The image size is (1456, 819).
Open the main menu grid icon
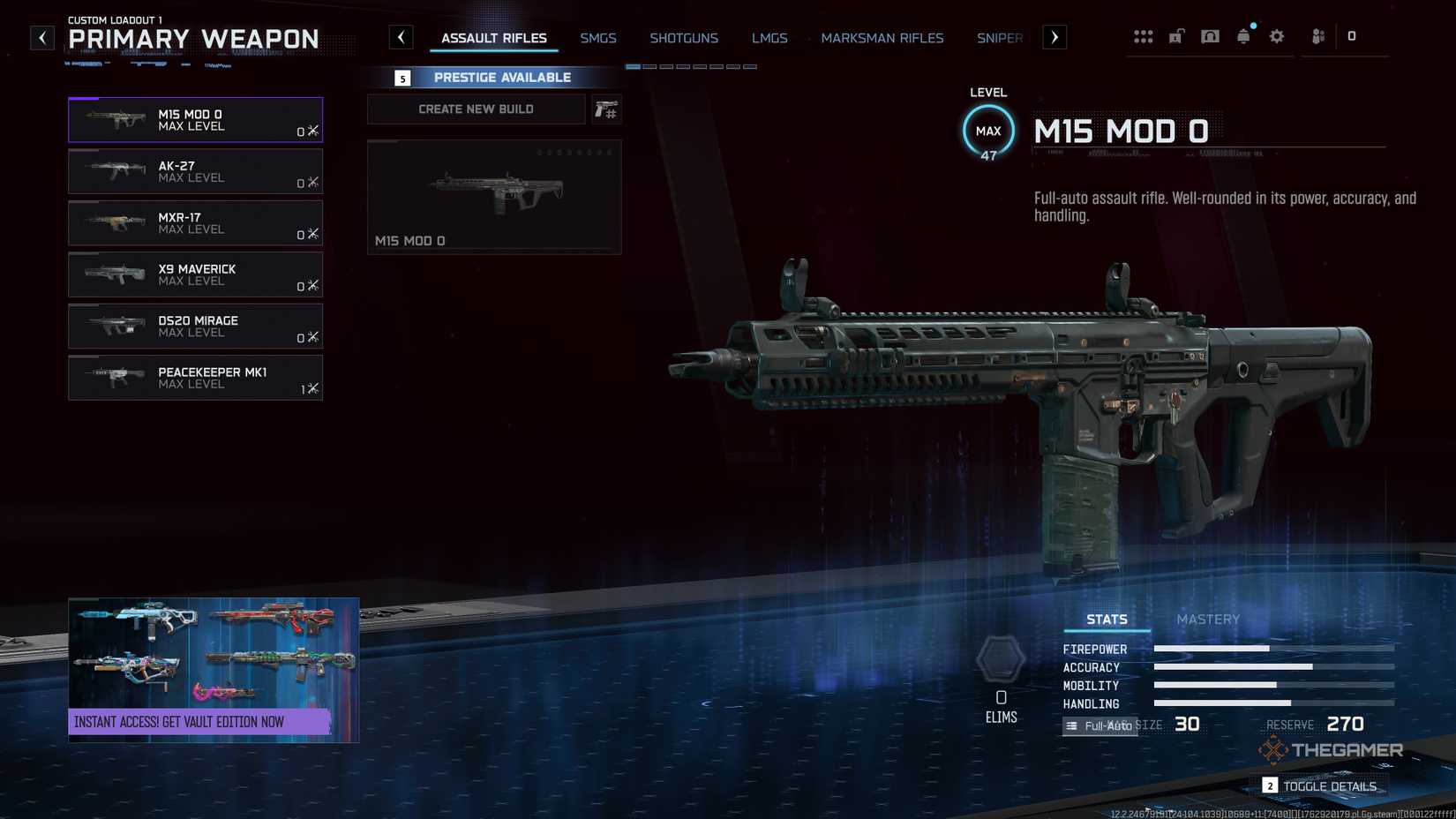tap(1144, 36)
